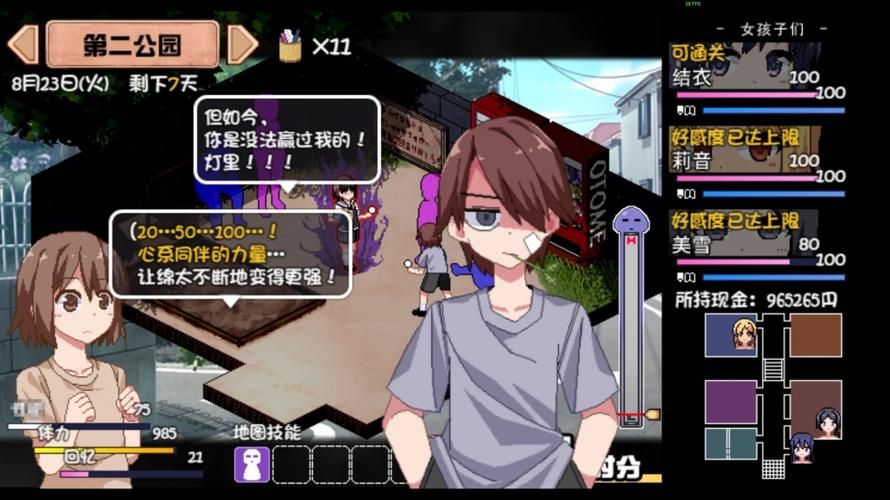890x500 pixels.
Task: Open the 第二公园 location selector
Action: coord(132,44)
